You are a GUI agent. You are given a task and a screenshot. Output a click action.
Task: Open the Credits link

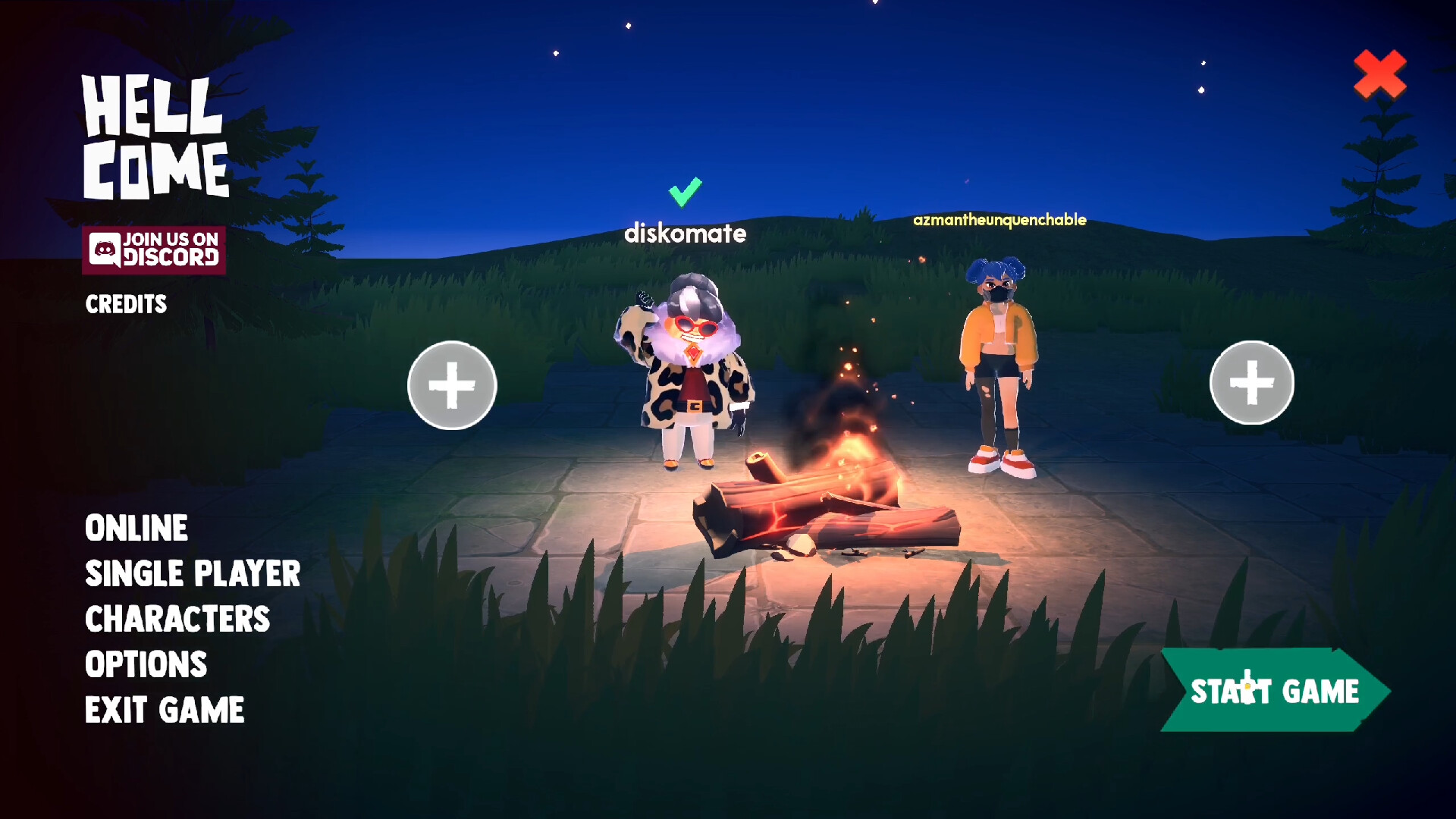click(x=125, y=305)
